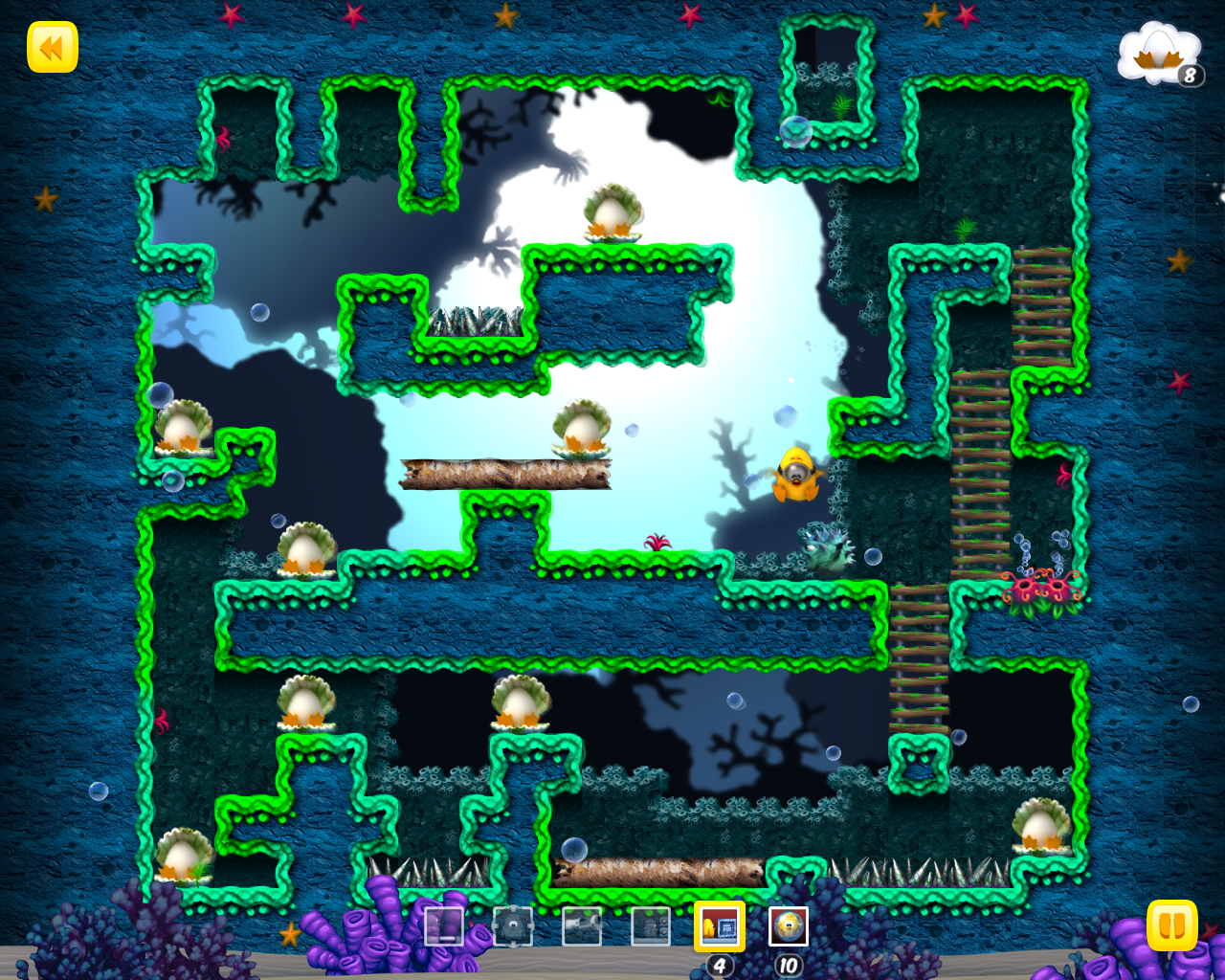Select the greyed-out bridge tool slot
The width and height of the screenshot is (1225, 980).
pos(444,926)
